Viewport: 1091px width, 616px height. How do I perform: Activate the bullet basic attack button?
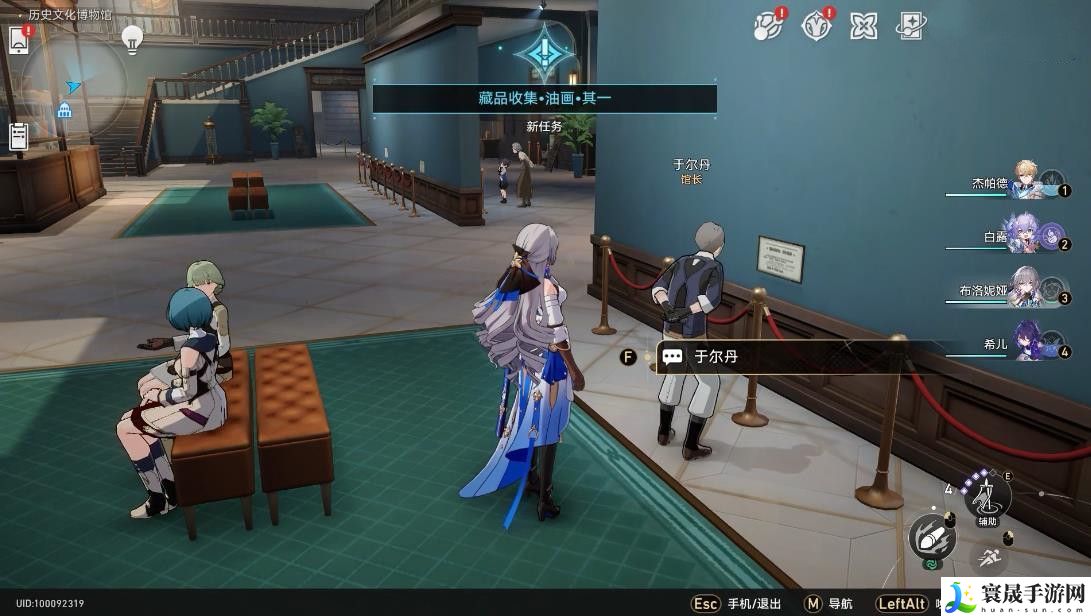(930, 538)
